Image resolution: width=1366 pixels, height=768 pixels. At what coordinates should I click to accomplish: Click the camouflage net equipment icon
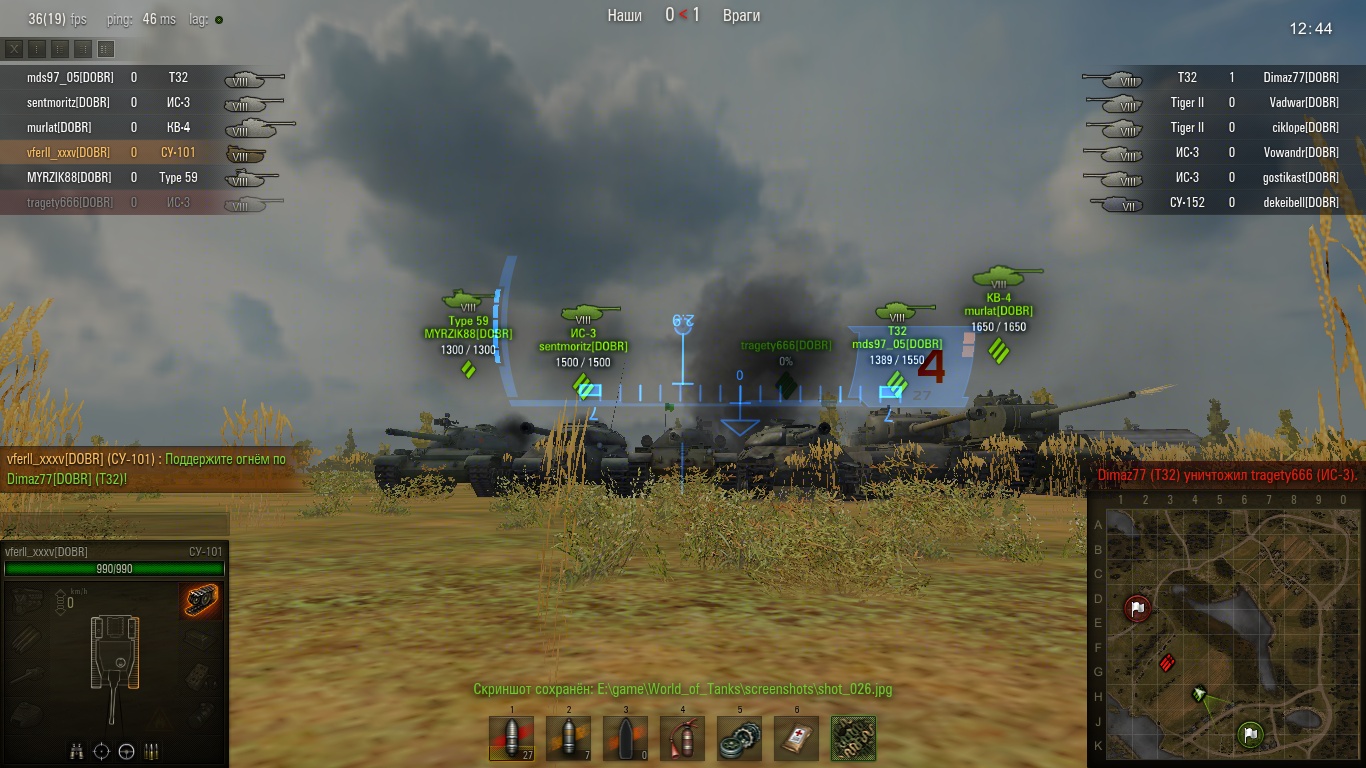(853, 738)
